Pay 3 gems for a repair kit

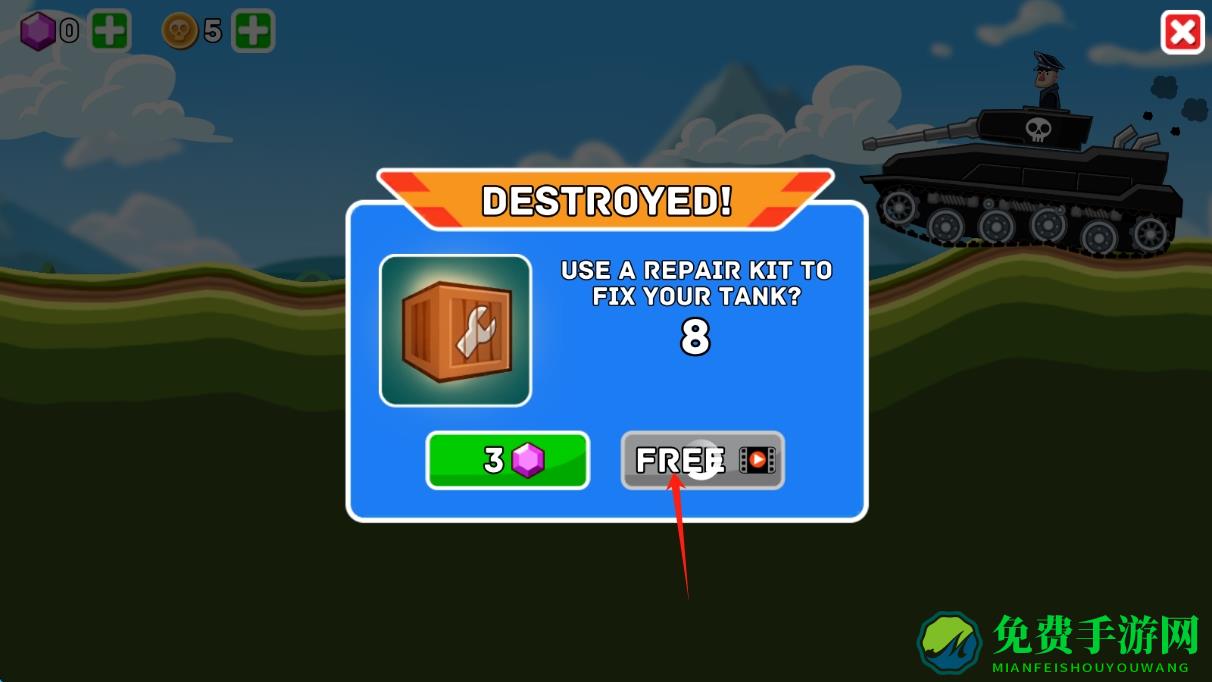pyautogui.click(x=508, y=460)
